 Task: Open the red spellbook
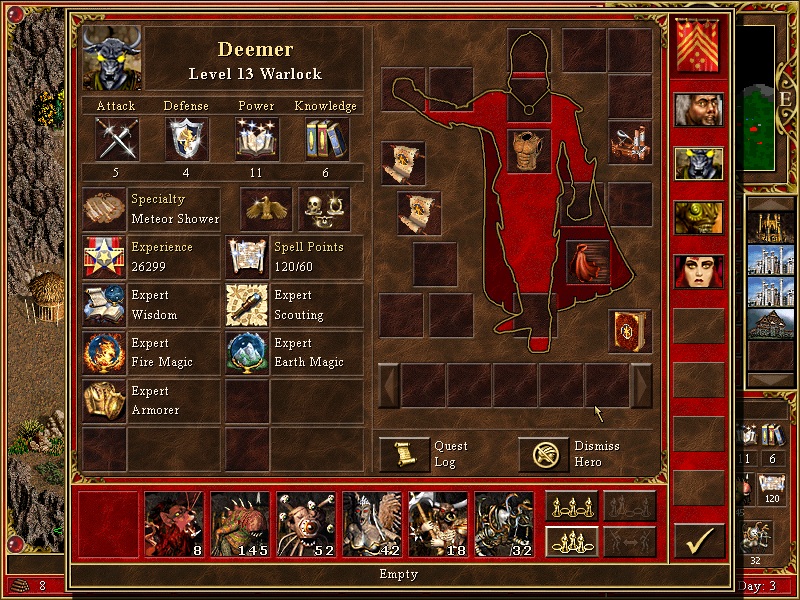tap(629, 331)
